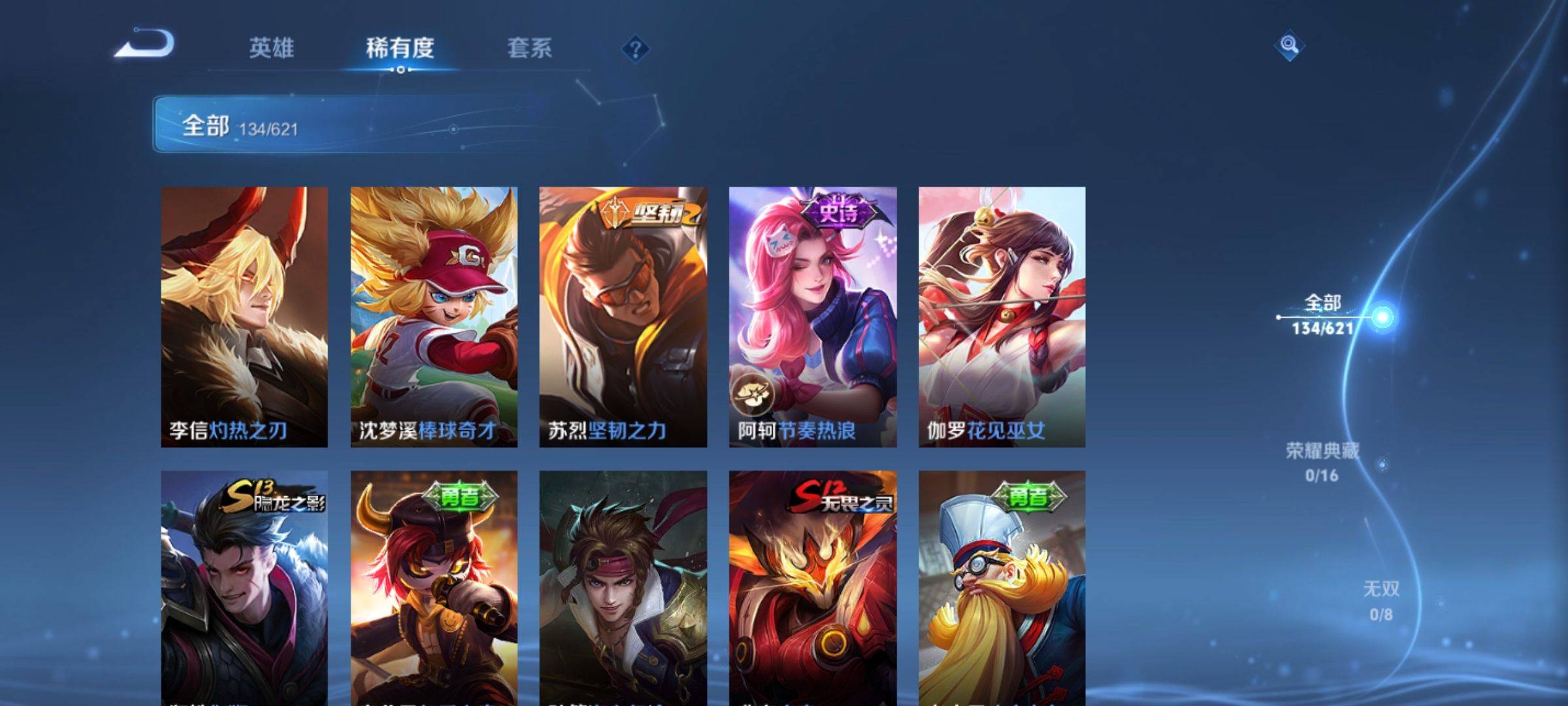Viewport: 1568px width, 706px height.
Task: View the 阿轲 节奏热浪 skin card
Action: [813, 317]
